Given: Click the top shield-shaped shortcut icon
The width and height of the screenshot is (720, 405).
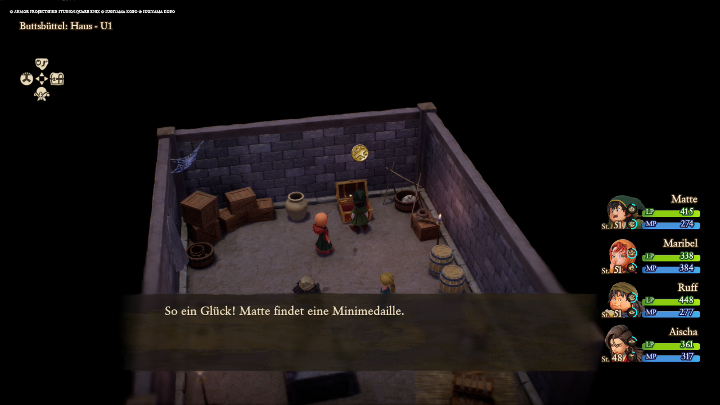Looking at the screenshot, I should pyautogui.click(x=42, y=63).
